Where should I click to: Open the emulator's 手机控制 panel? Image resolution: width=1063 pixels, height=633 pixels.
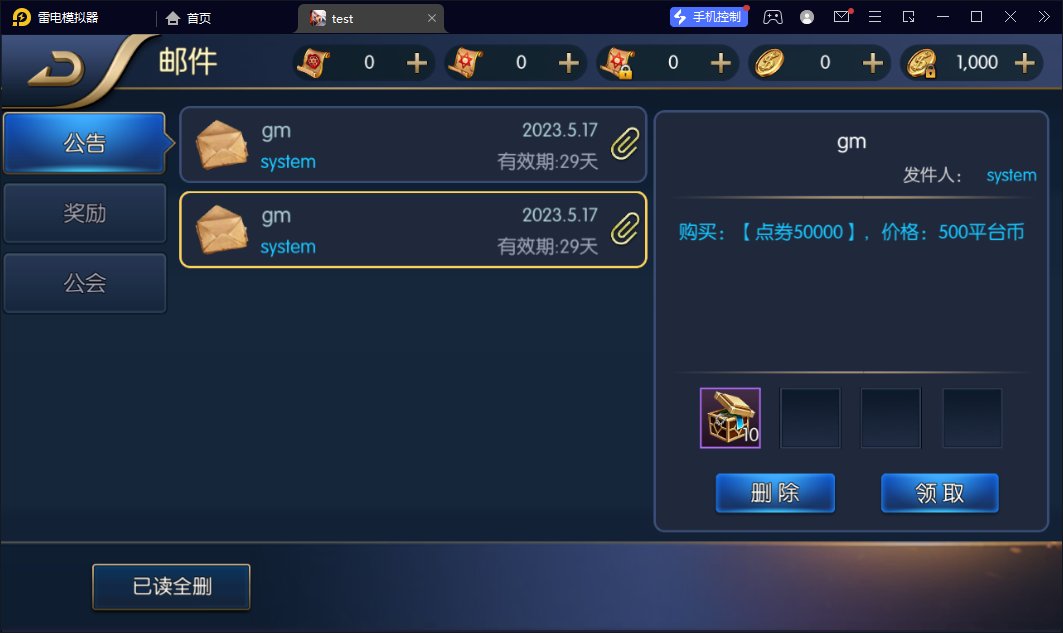pos(709,17)
